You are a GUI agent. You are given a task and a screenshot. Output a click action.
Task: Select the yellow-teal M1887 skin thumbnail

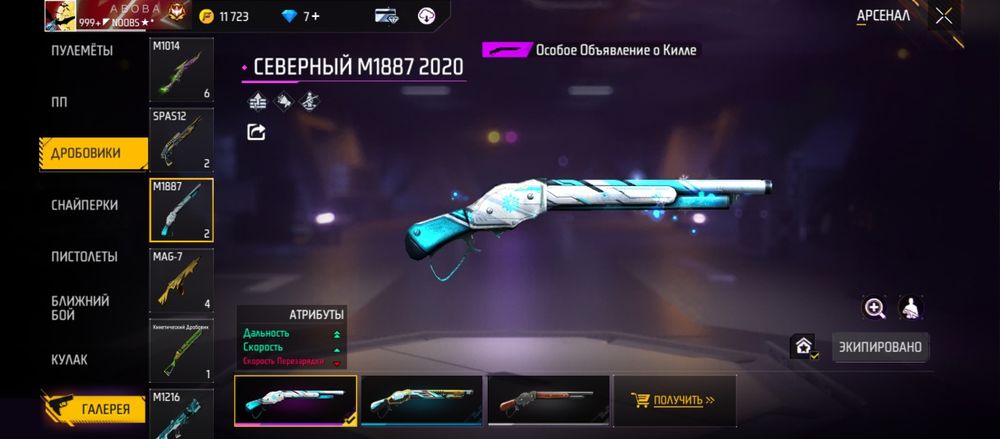pyautogui.click(x=421, y=400)
